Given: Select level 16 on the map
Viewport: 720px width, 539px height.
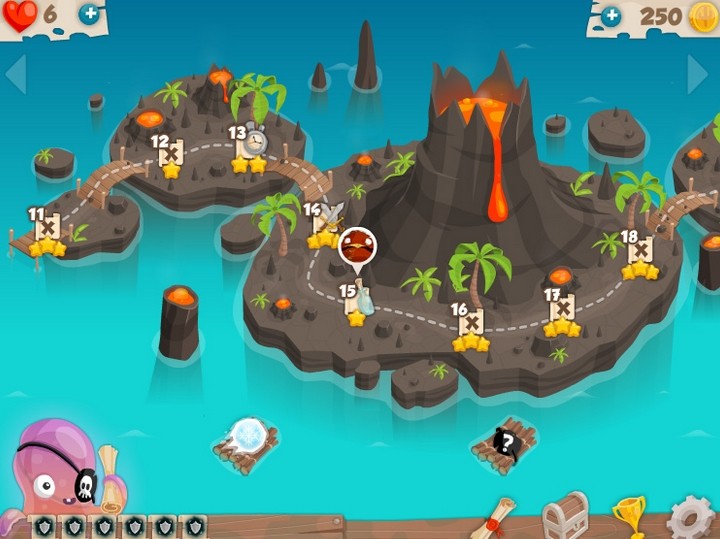Looking at the screenshot, I should [470, 325].
